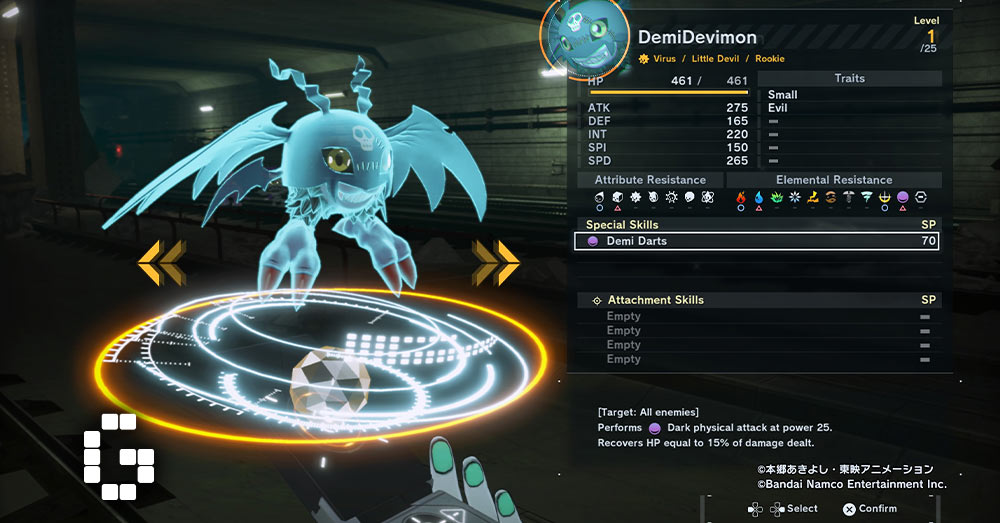Select the Special Skills header

tap(758, 225)
